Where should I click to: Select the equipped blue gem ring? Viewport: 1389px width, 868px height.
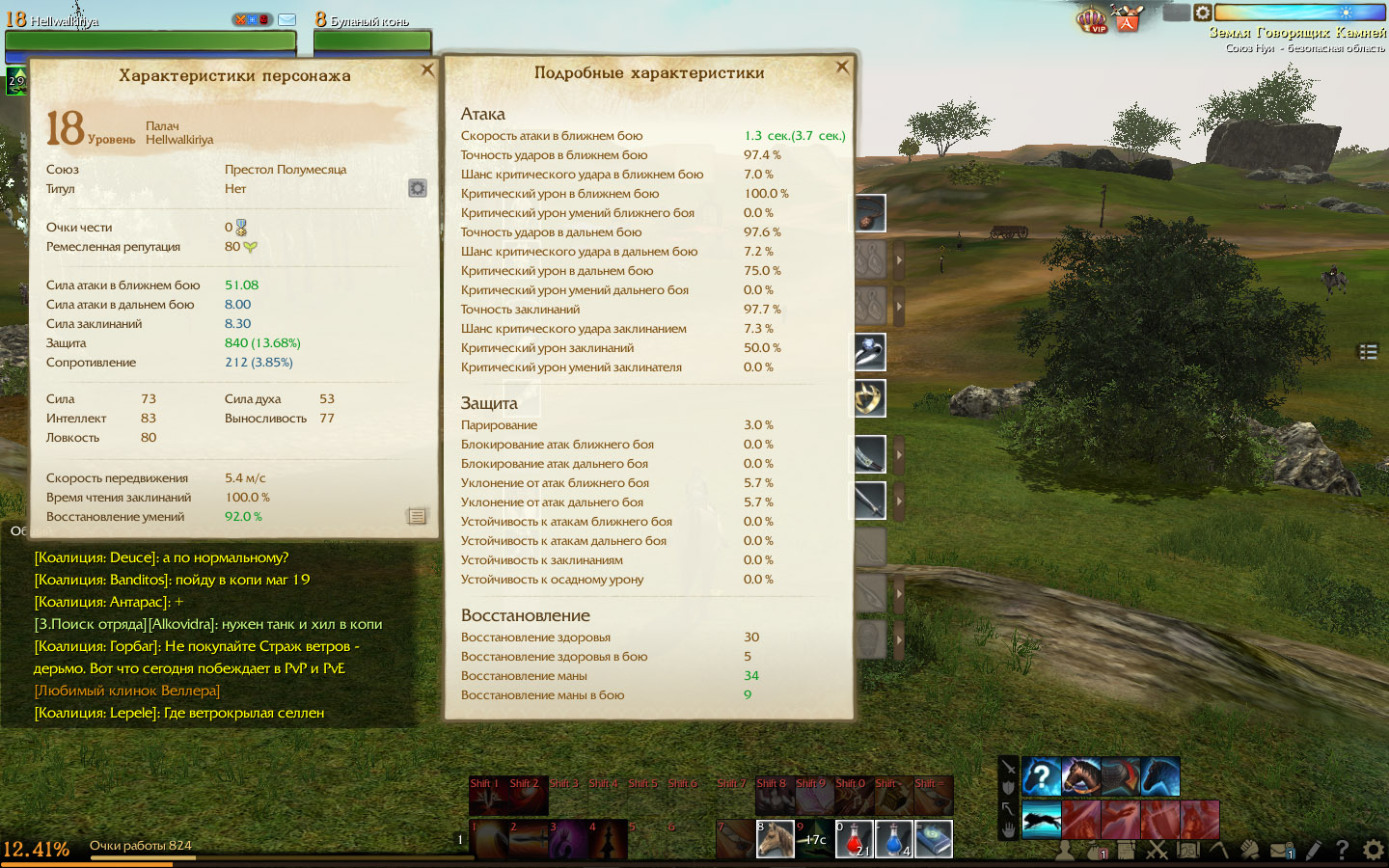pos(869,352)
